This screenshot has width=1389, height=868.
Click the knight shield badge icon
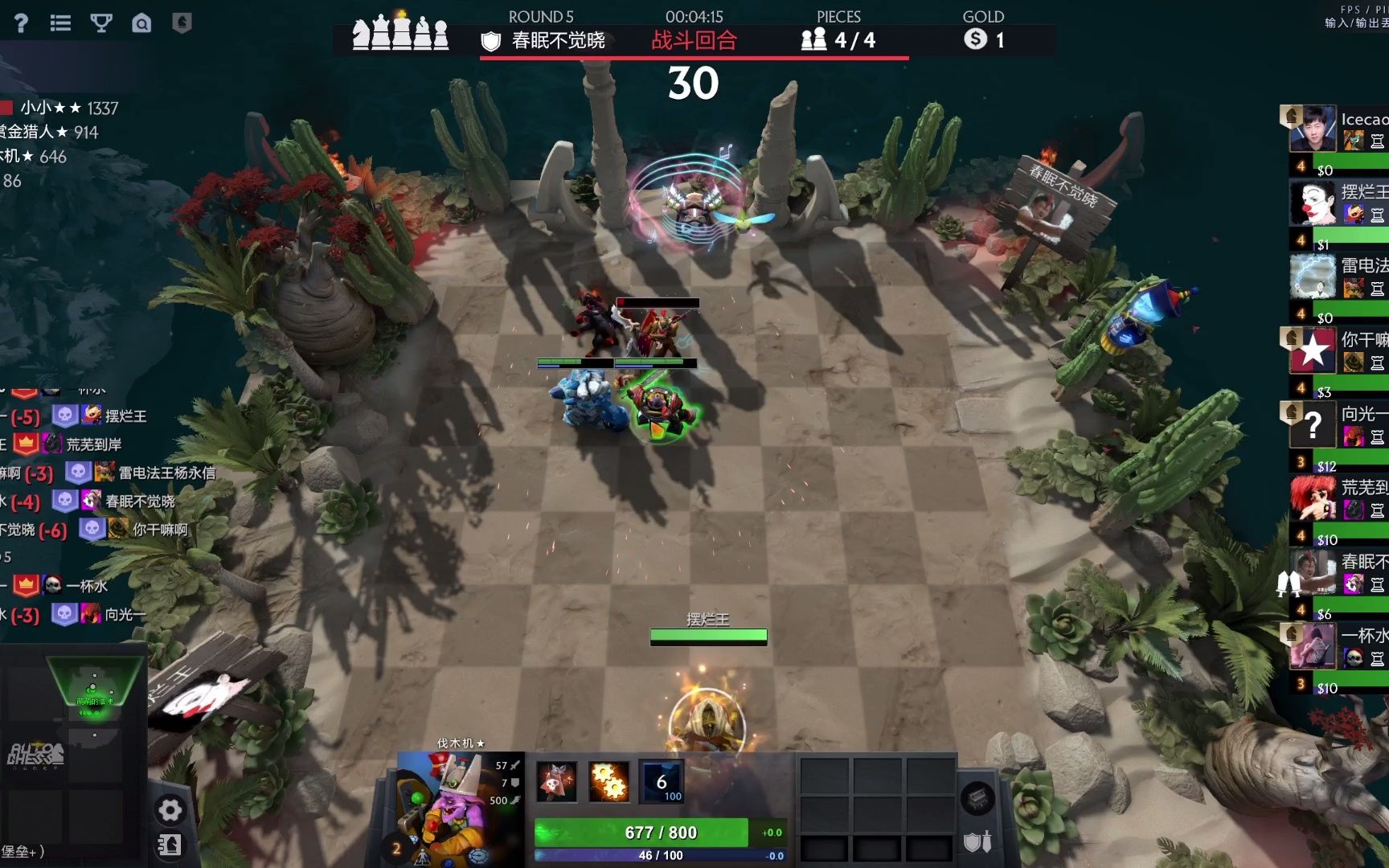point(182,23)
